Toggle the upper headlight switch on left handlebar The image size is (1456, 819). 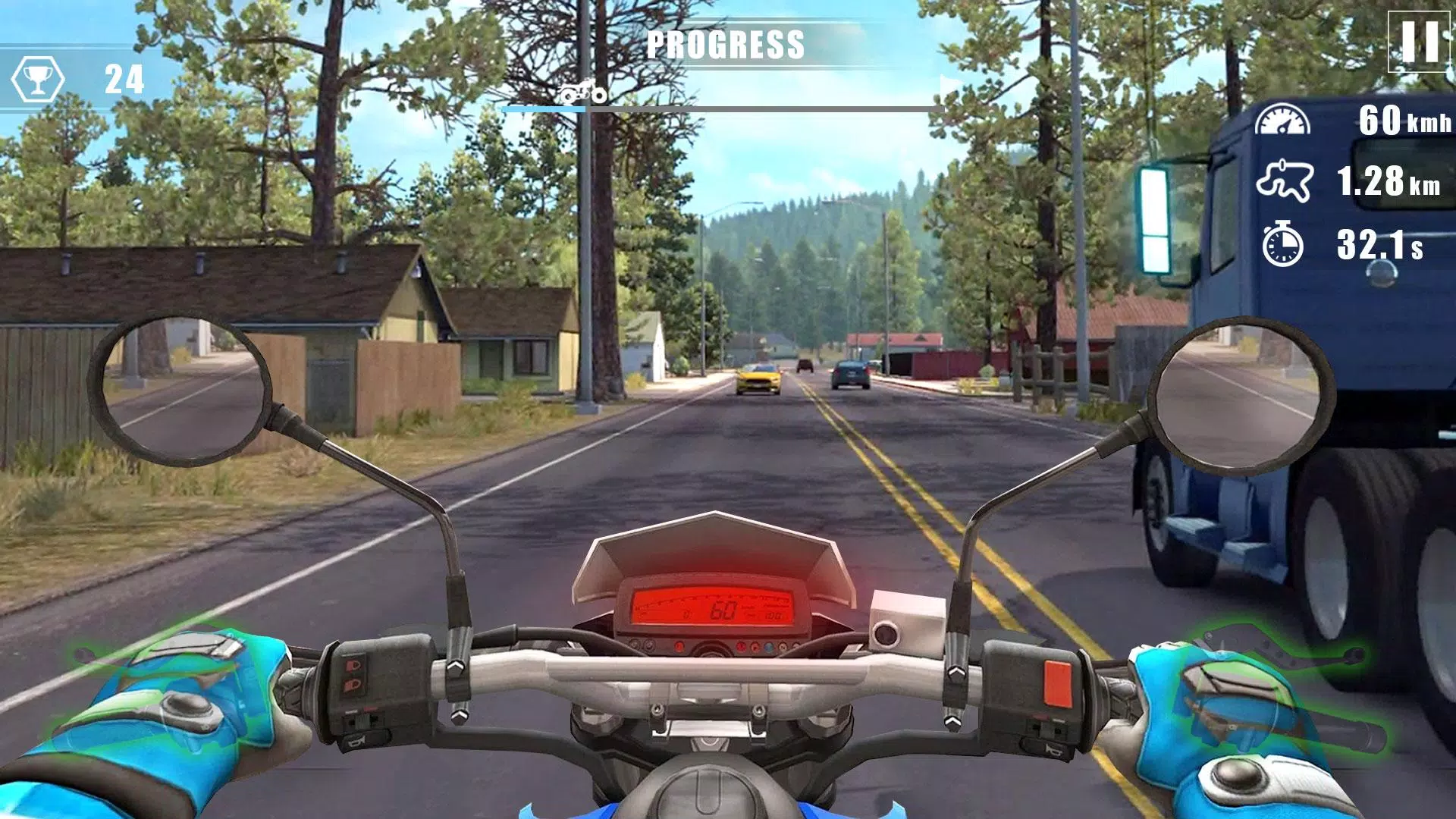click(352, 665)
